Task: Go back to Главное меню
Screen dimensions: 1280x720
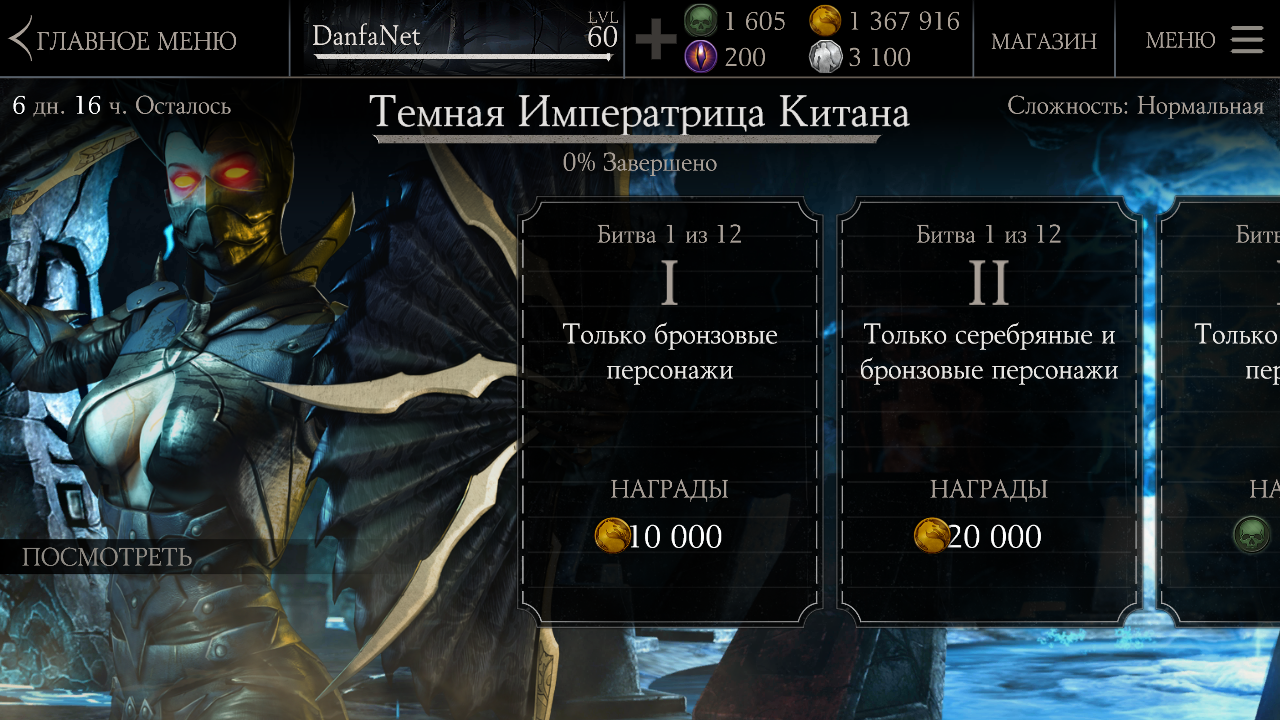Action: pos(124,40)
